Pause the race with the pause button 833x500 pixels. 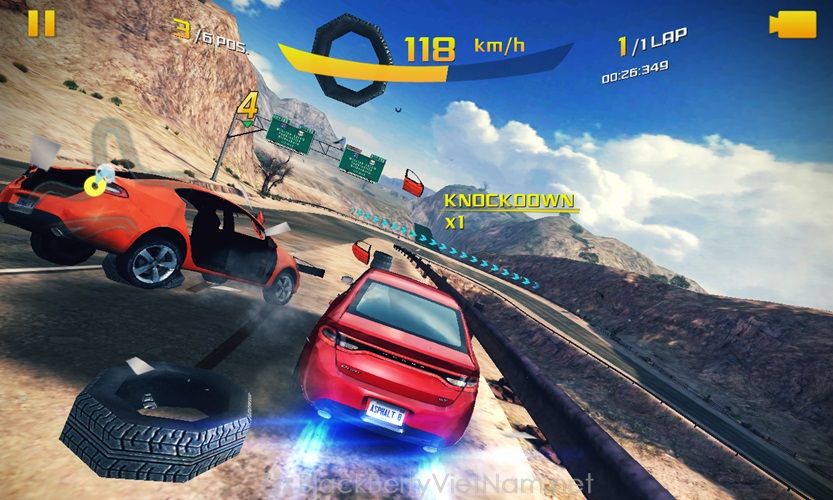(41, 23)
